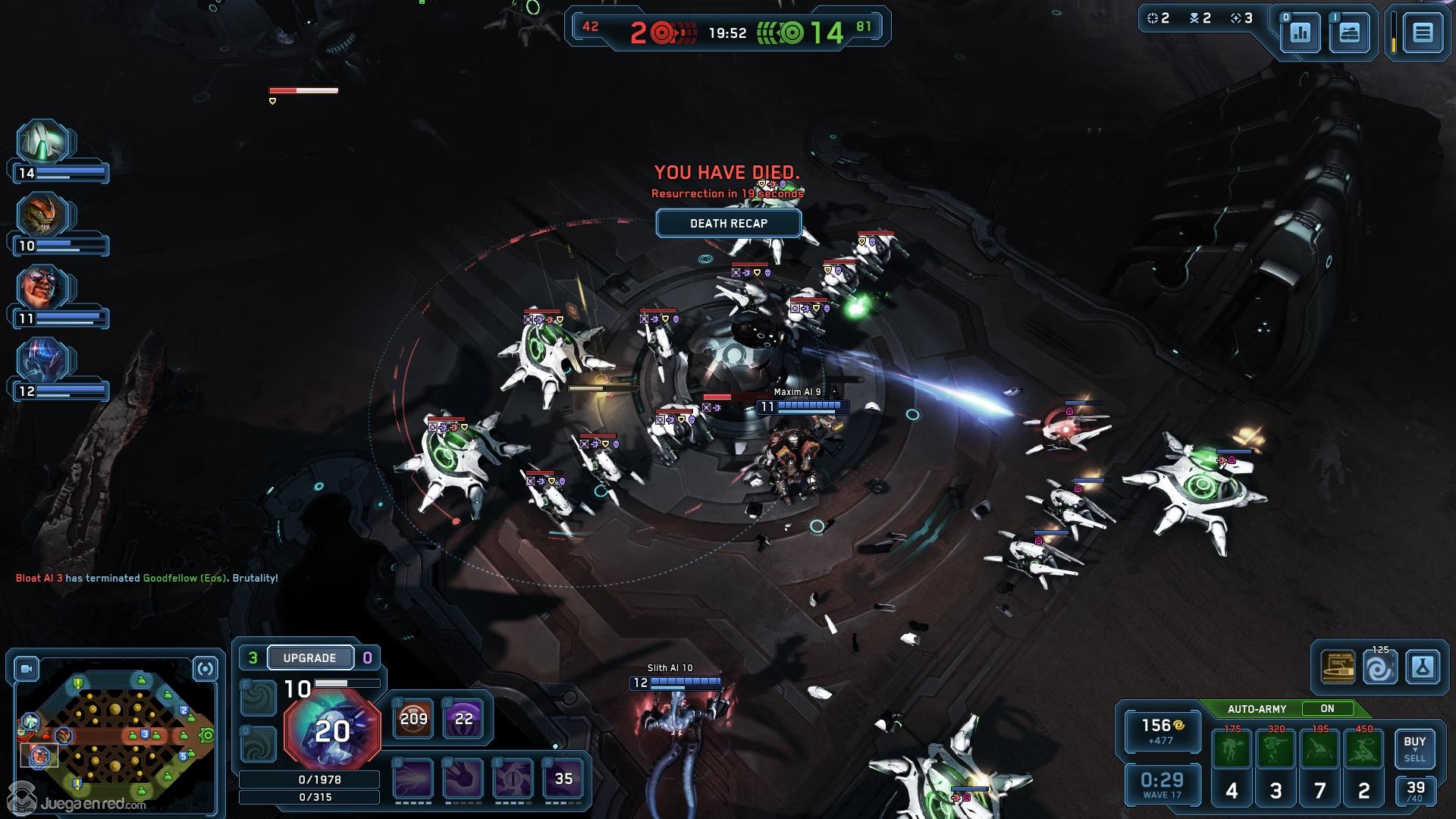Click the minimap ping signal button
Image resolution: width=1456 pixels, height=819 pixels.
(206, 669)
